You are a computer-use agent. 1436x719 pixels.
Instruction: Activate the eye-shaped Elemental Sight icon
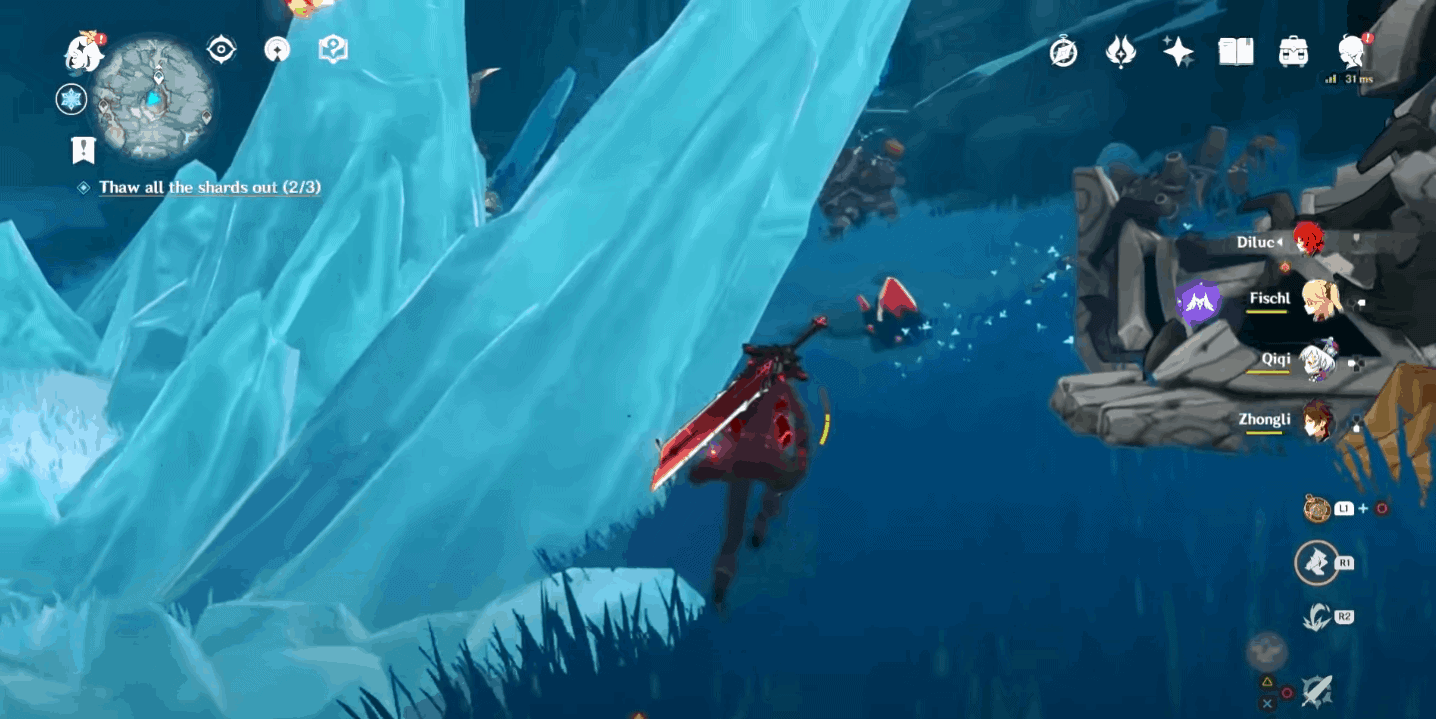pos(221,50)
